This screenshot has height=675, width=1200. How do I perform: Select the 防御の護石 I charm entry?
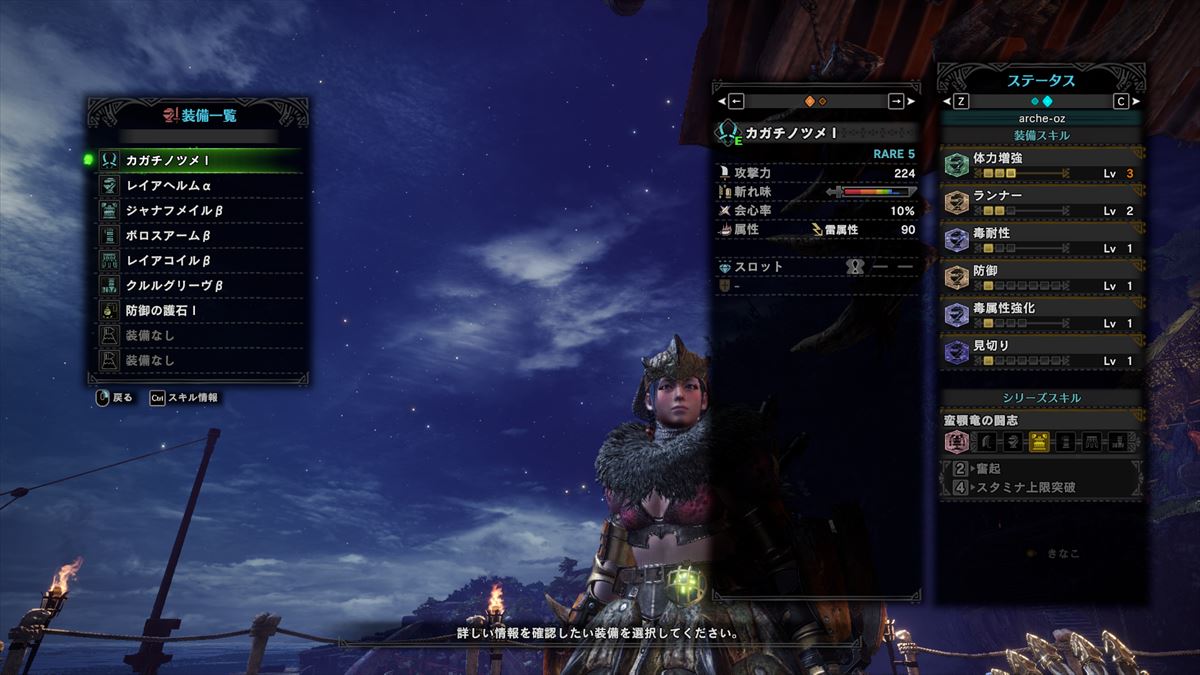[x=198, y=311]
